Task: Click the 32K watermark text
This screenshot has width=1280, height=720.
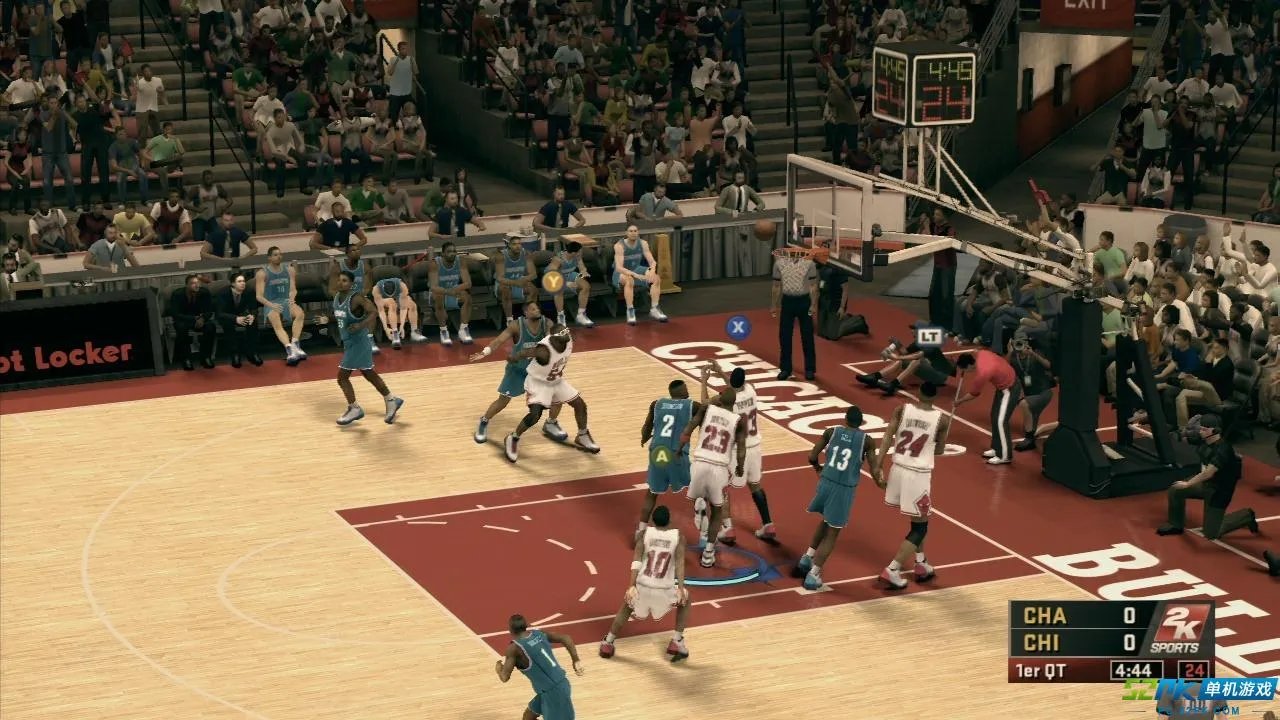Action: tap(1142, 688)
